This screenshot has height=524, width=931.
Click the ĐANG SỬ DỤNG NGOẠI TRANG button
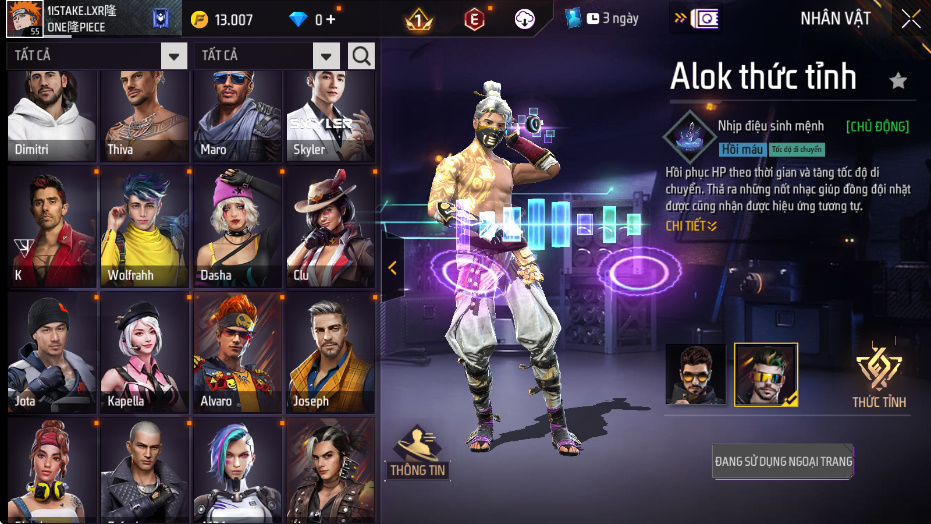tap(783, 462)
